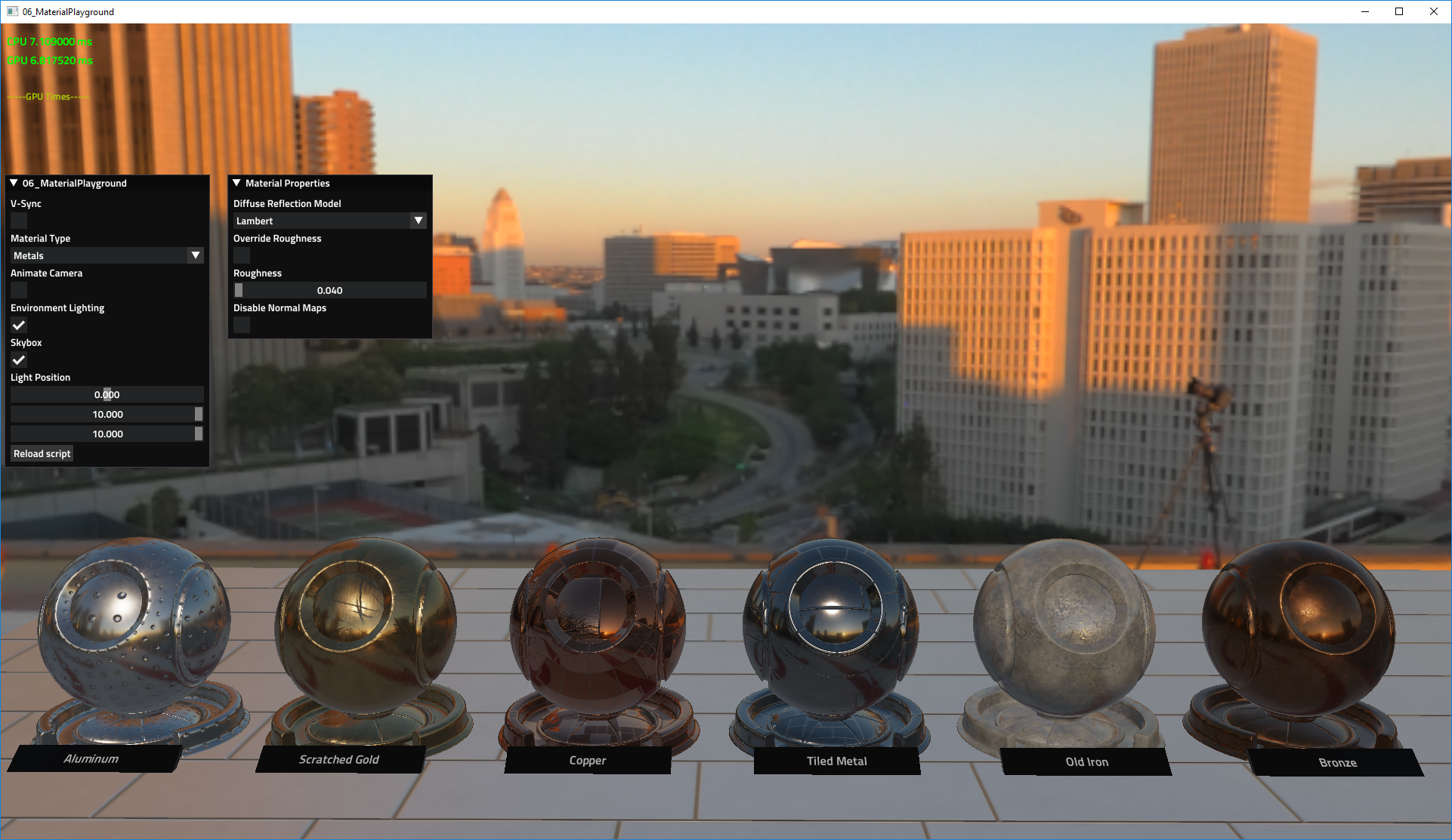This screenshot has height=840, width=1452.
Task: Click the Roughness slider
Action: coord(329,289)
